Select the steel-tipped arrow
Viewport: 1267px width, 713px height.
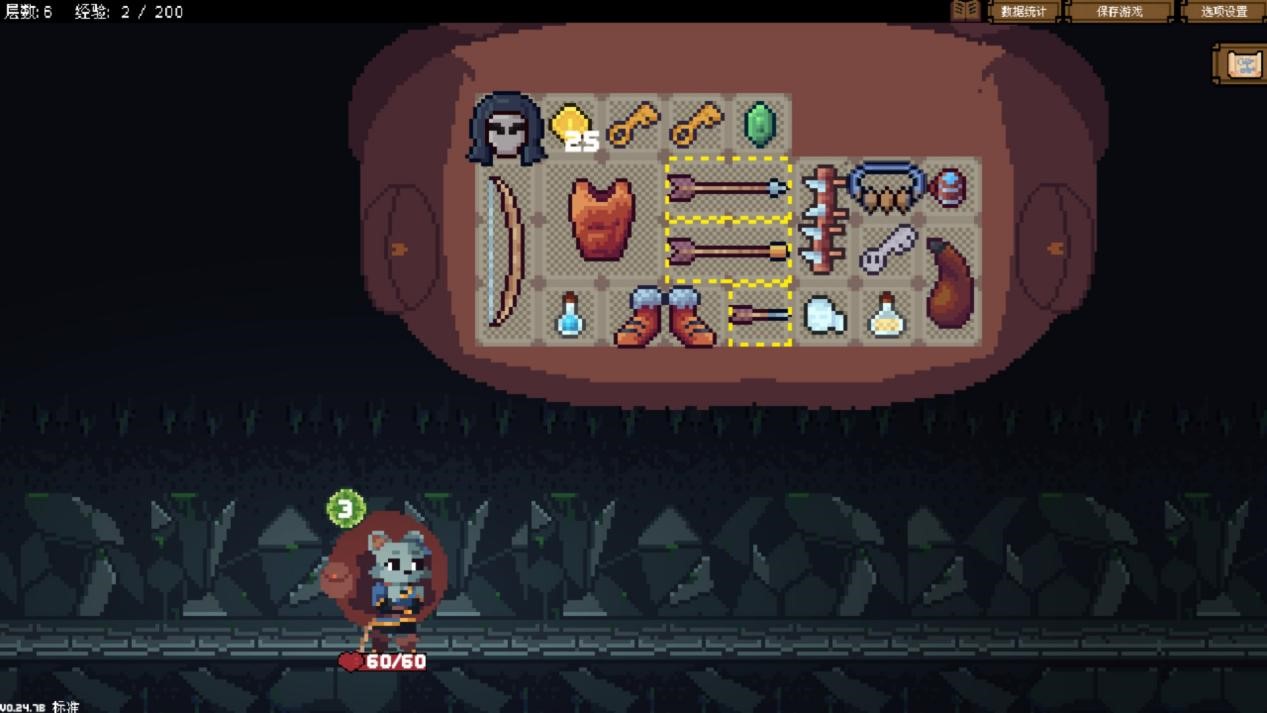click(728, 187)
